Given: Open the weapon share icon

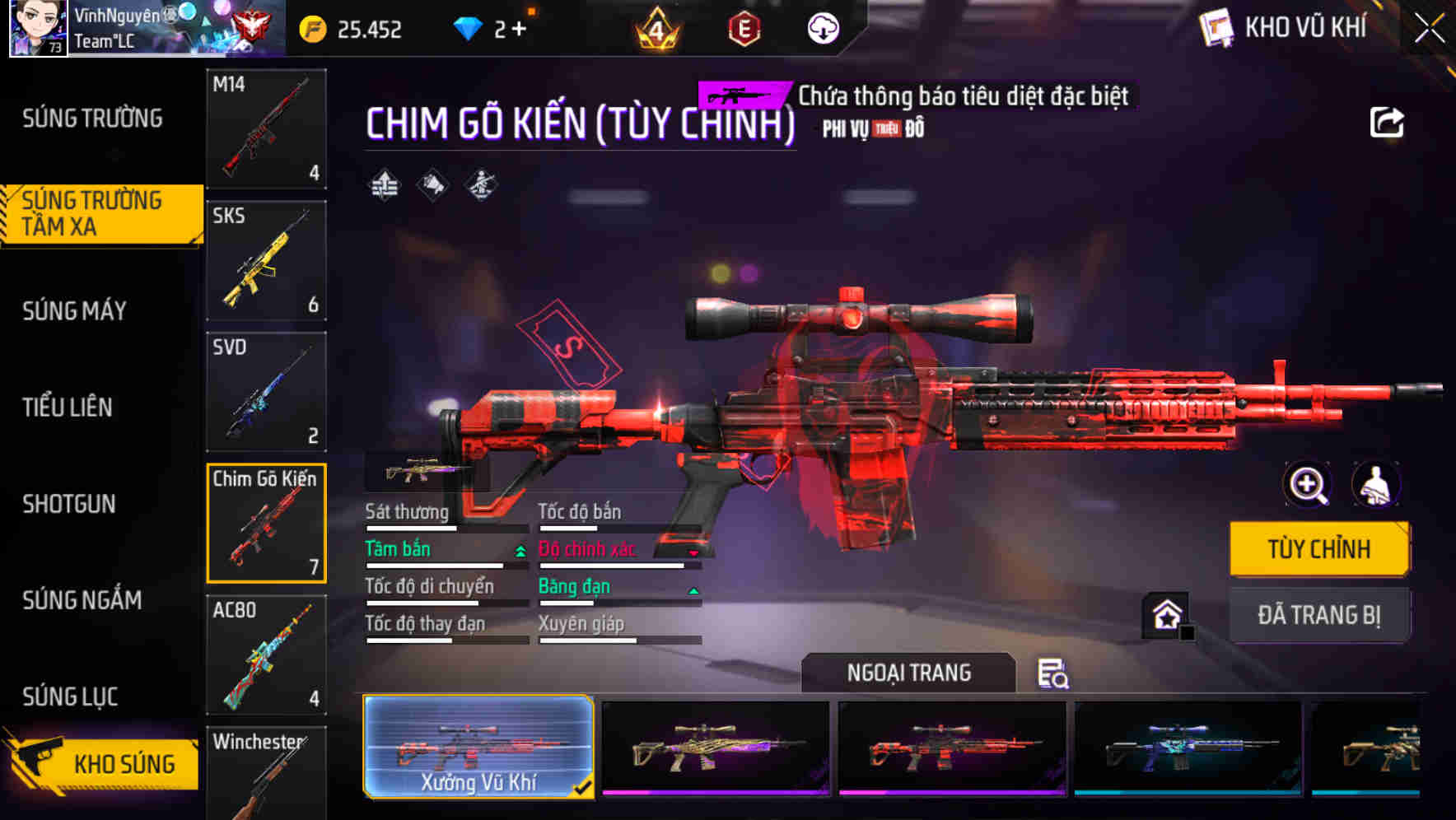Looking at the screenshot, I should 1388,122.
